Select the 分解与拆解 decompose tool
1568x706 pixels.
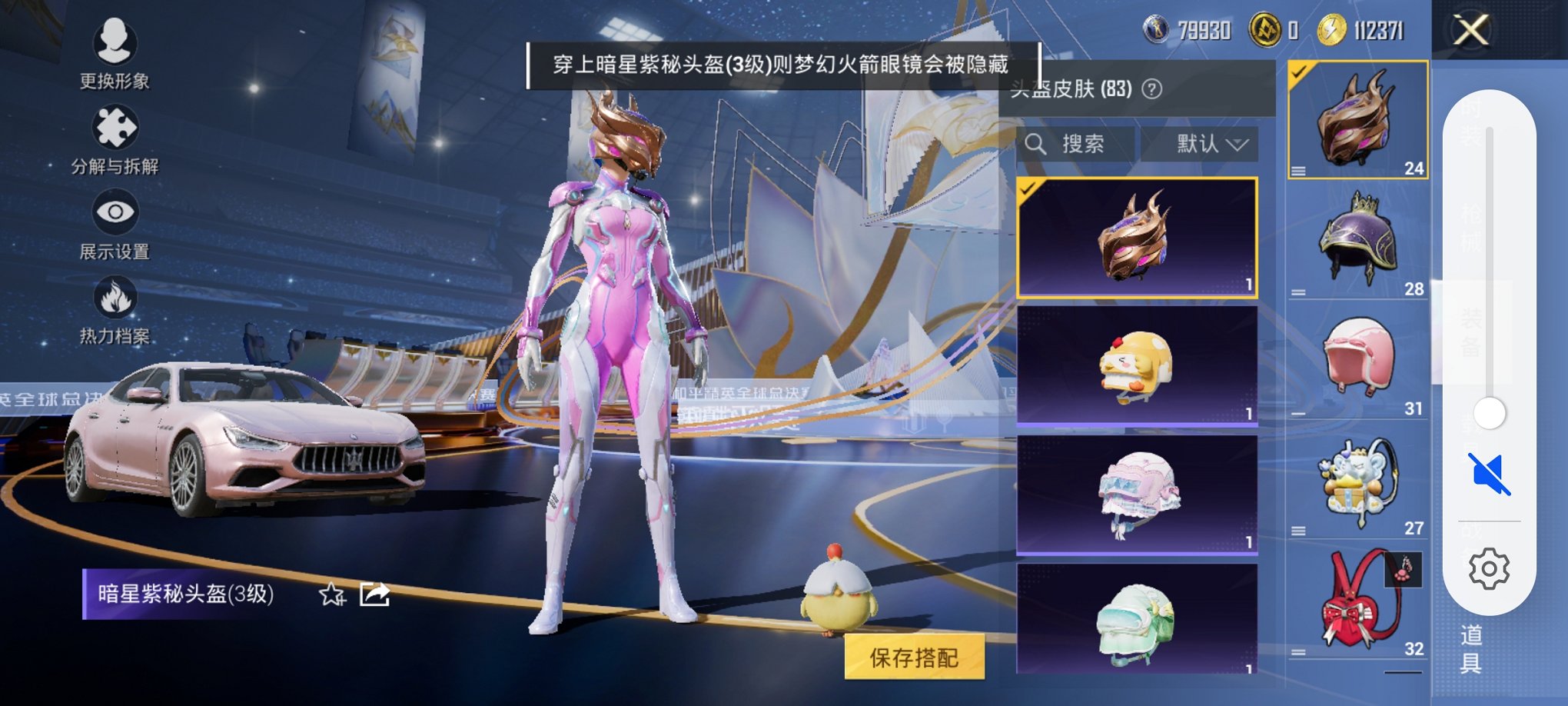pos(114,142)
